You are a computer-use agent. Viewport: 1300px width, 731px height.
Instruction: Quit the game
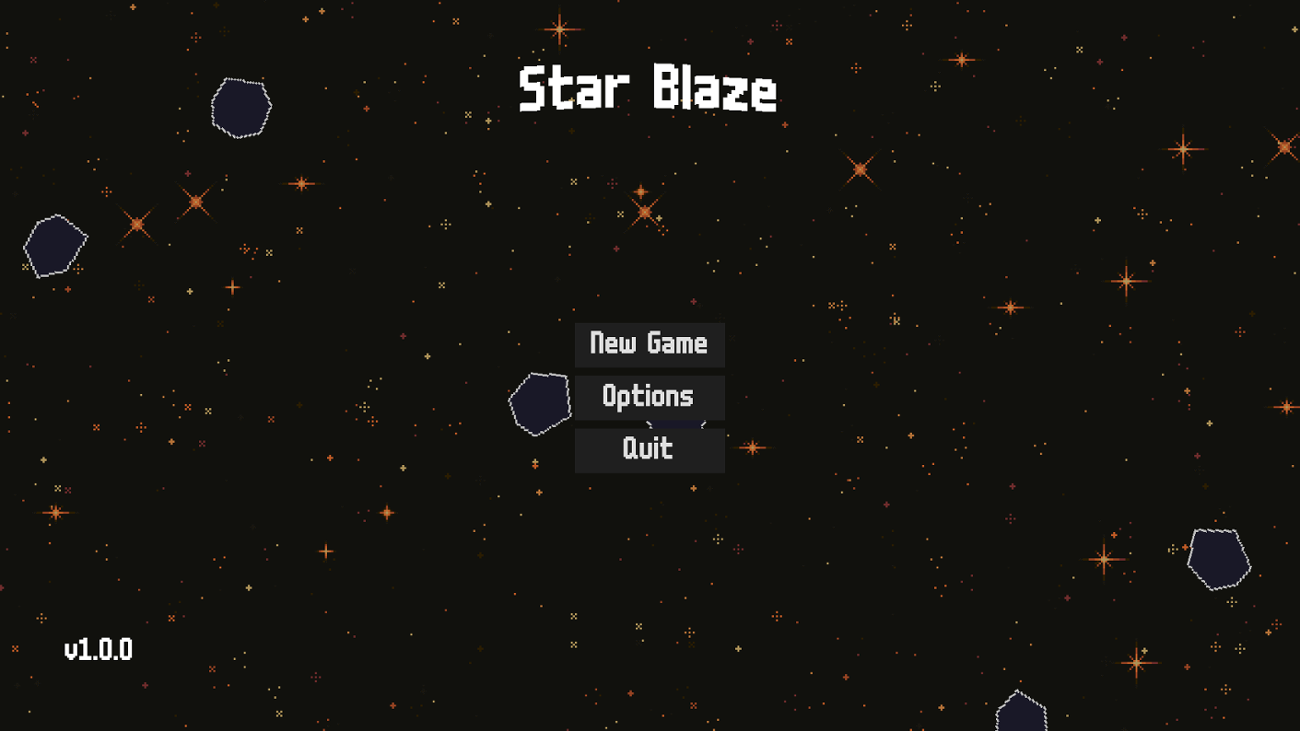[649, 448]
